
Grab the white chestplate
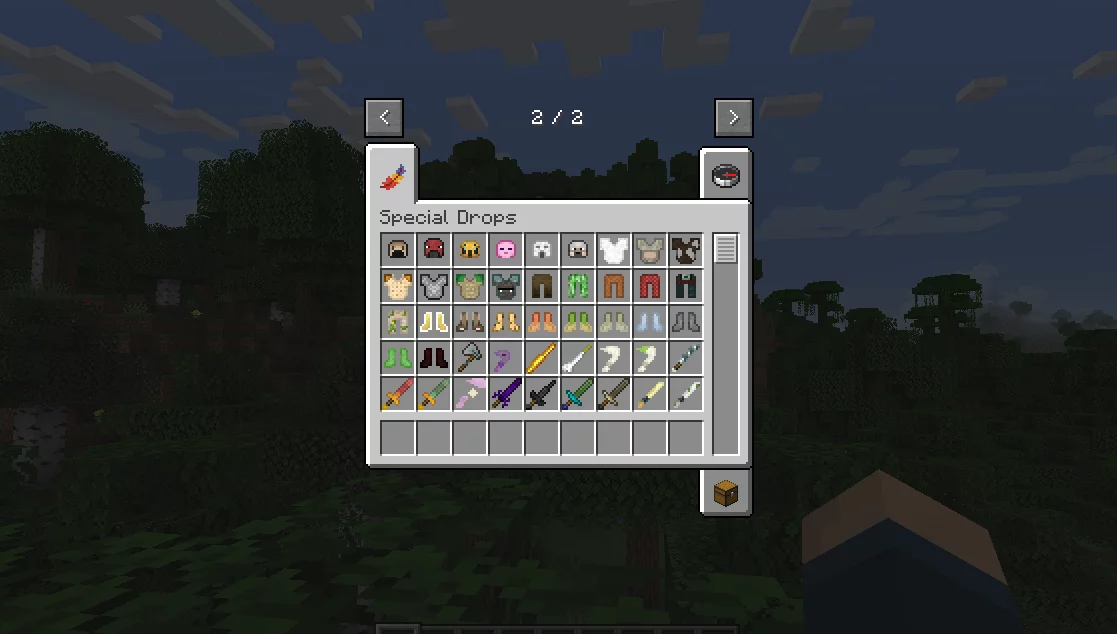click(x=613, y=250)
